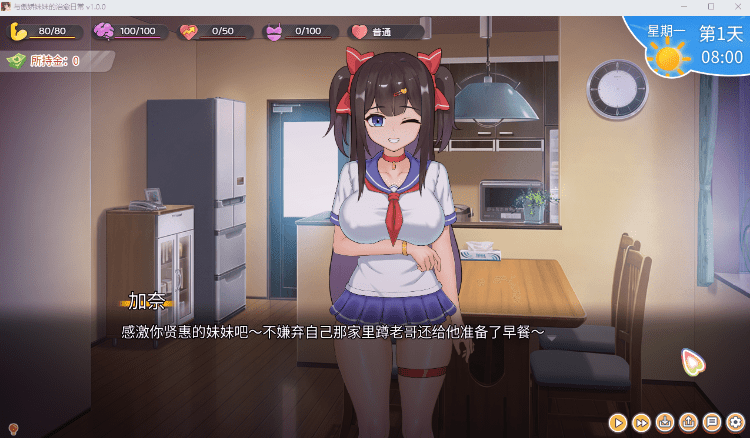Show the dialogue log speech-bubble button
This screenshot has height=438, width=750.
coord(712,423)
